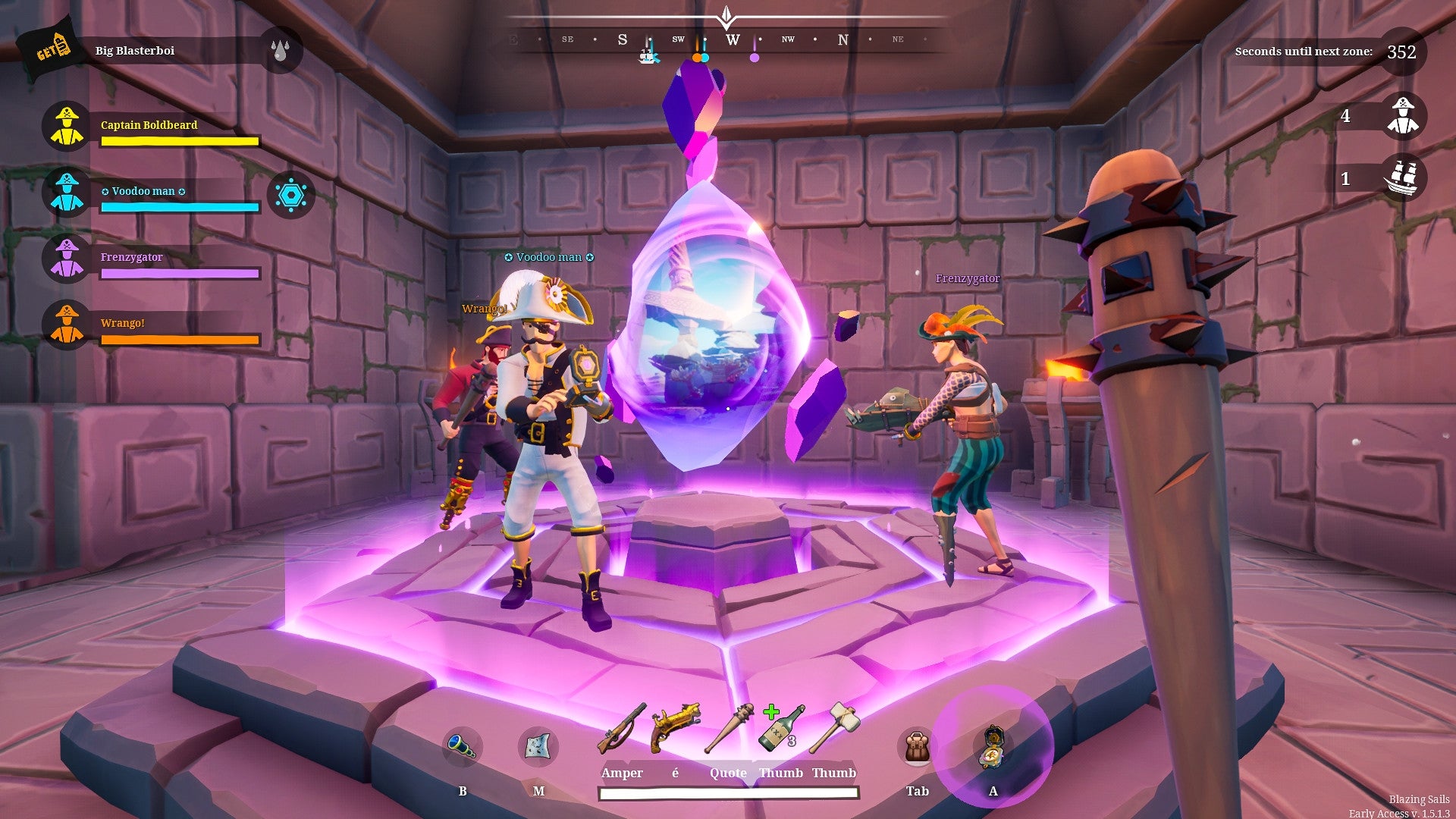Click Captain Boldbeard's pirate avatar
The width and height of the screenshot is (1456, 819).
pos(67,126)
